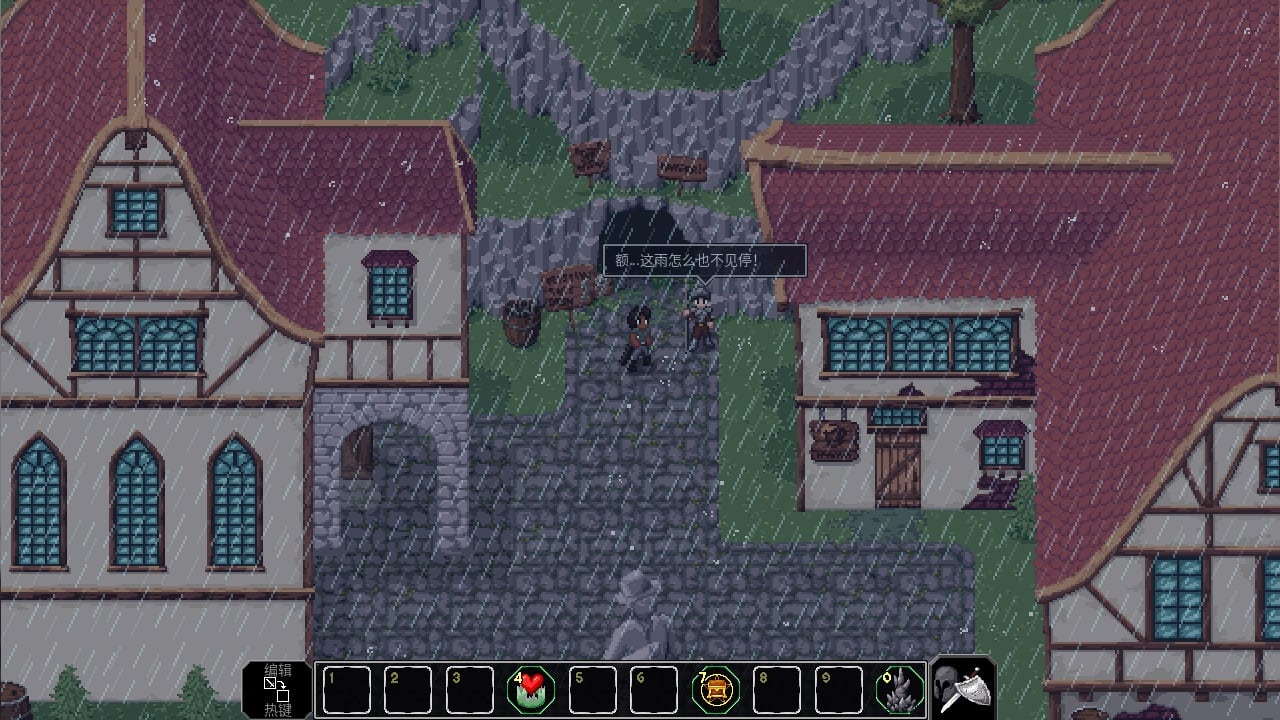Screen dimensions: 1280x720
Task: Click empty hotbar slot 9
Action: click(x=839, y=690)
